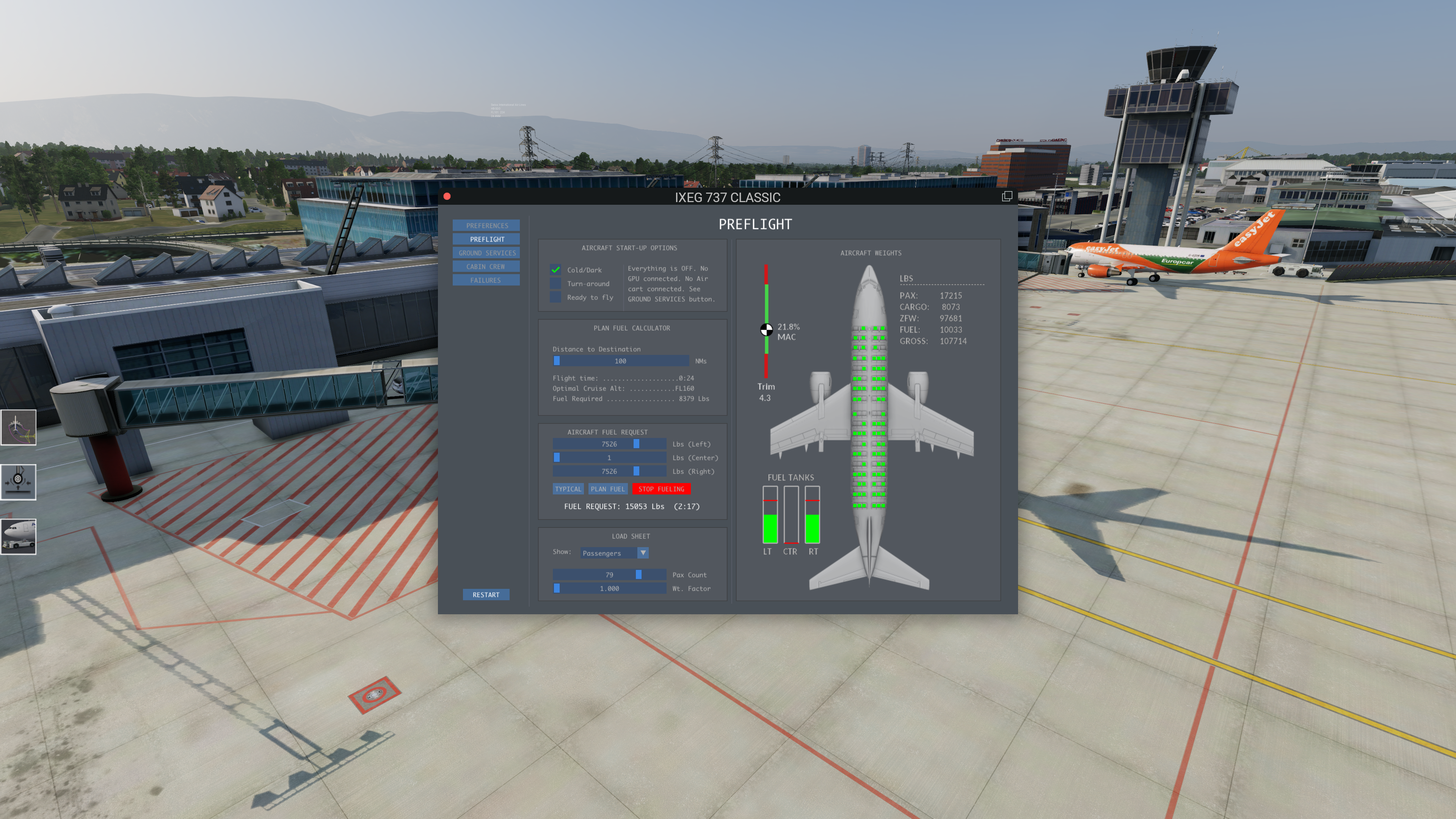
Task: Open the load sheet Passengers dropdown
Action: tap(614, 553)
